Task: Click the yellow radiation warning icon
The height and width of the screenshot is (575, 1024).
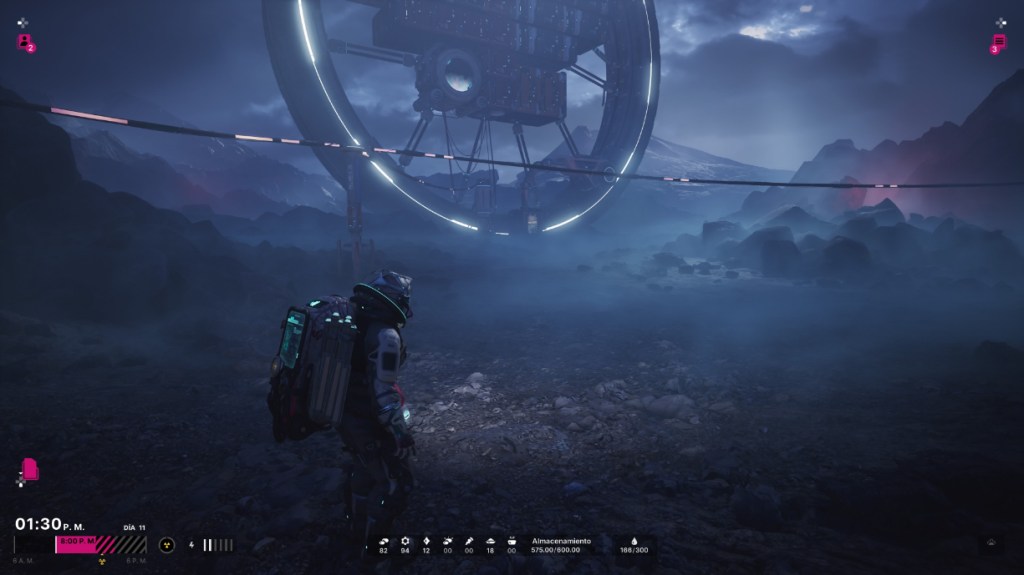Action: click(x=166, y=545)
